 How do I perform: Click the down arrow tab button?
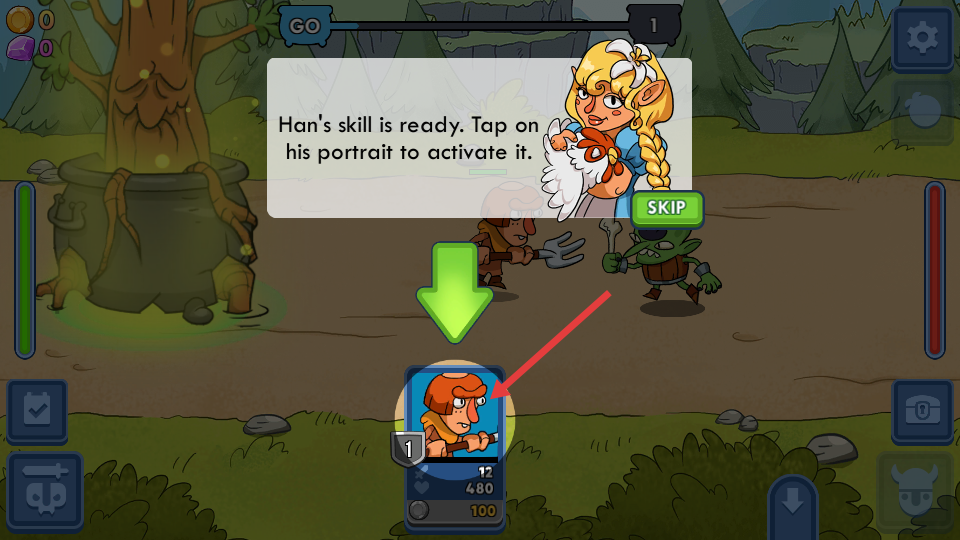792,503
